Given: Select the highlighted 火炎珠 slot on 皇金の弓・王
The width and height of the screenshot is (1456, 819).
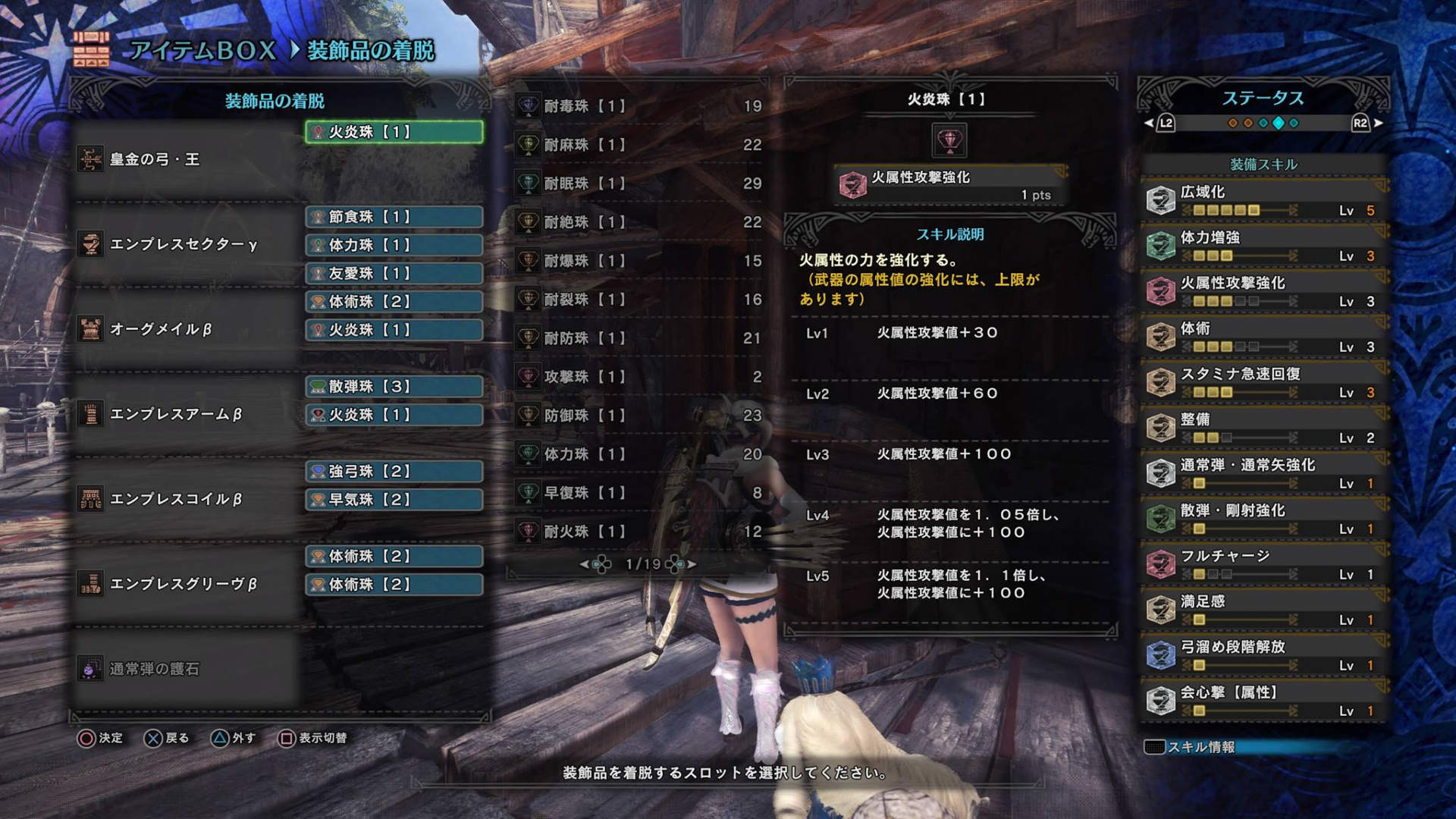Looking at the screenshot, I should pyautogui.click(x=394, y=132).
